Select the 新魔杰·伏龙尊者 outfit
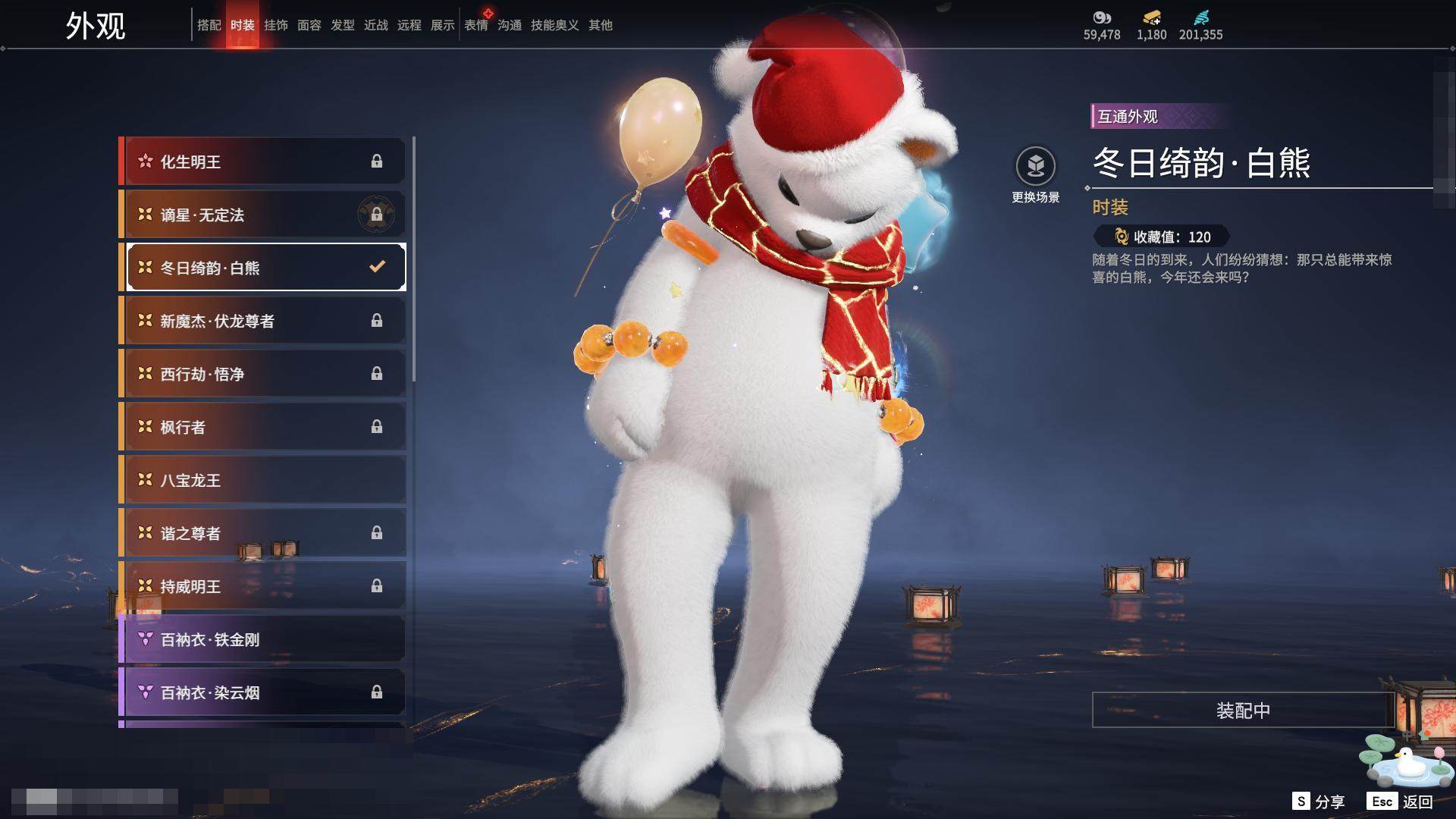 (x=264, y=321)
